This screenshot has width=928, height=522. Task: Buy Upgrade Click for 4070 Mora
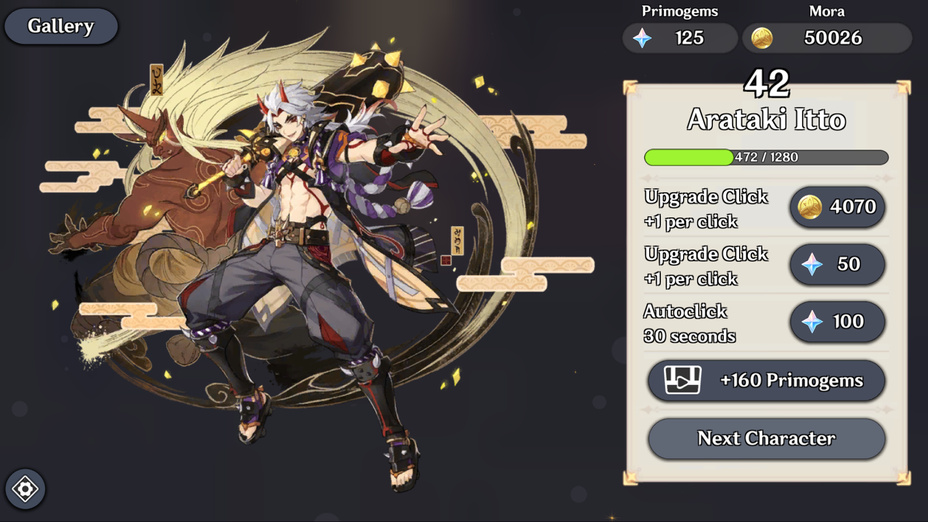(837, 207)
